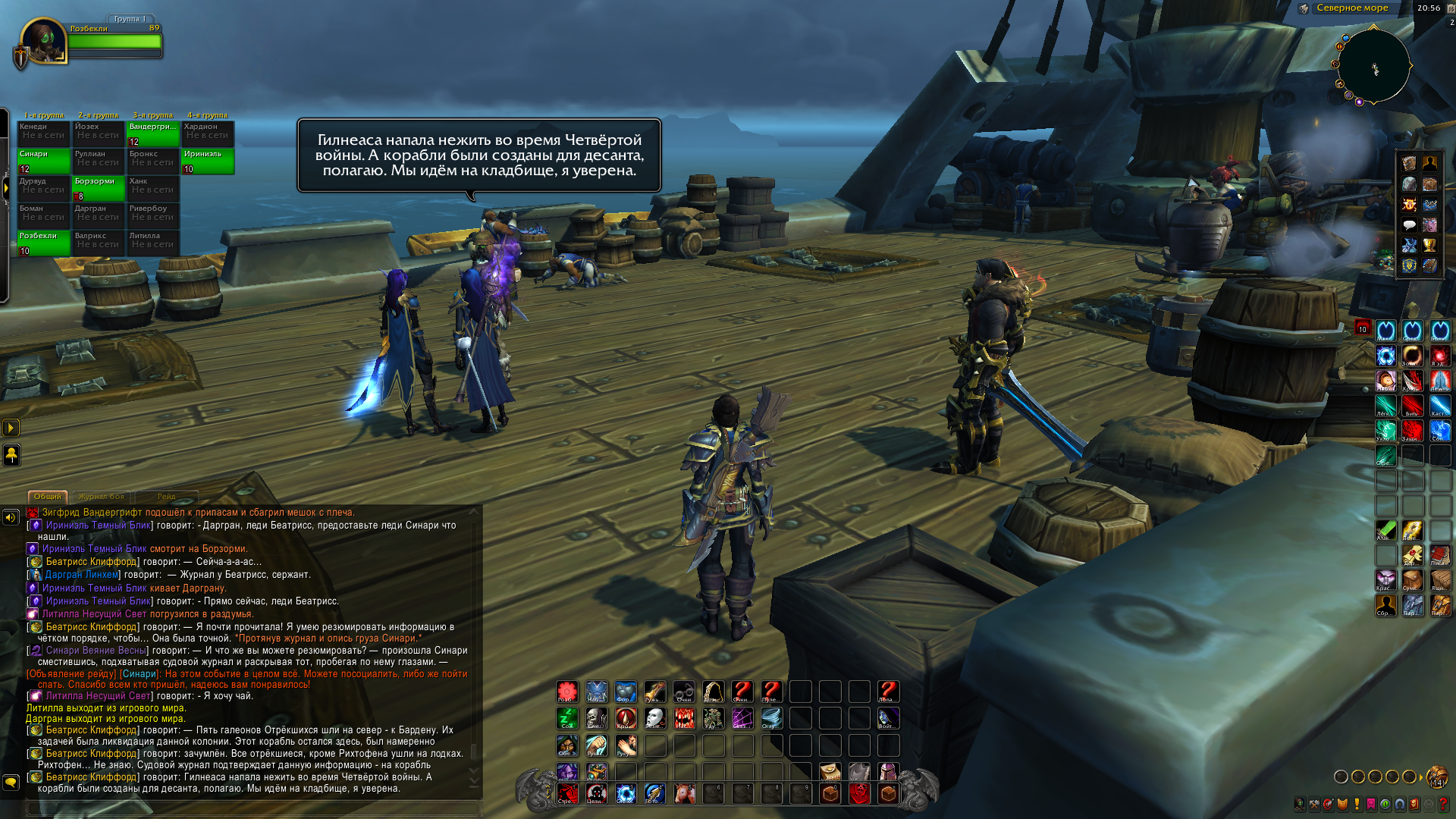The width and height of the screenshot is (1456, 819).
Task: Open the golden trophy achievements button
Action: coord(1429,245)
